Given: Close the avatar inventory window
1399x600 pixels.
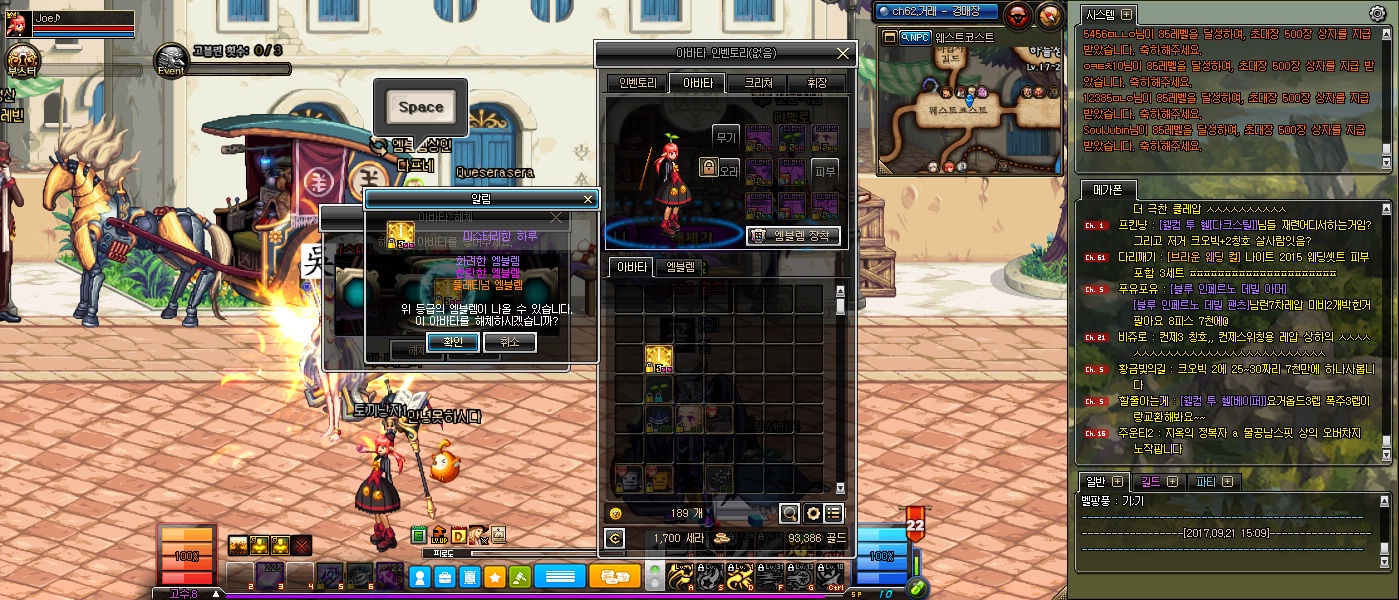Looking at the screenshot, I should pos(843,53).
